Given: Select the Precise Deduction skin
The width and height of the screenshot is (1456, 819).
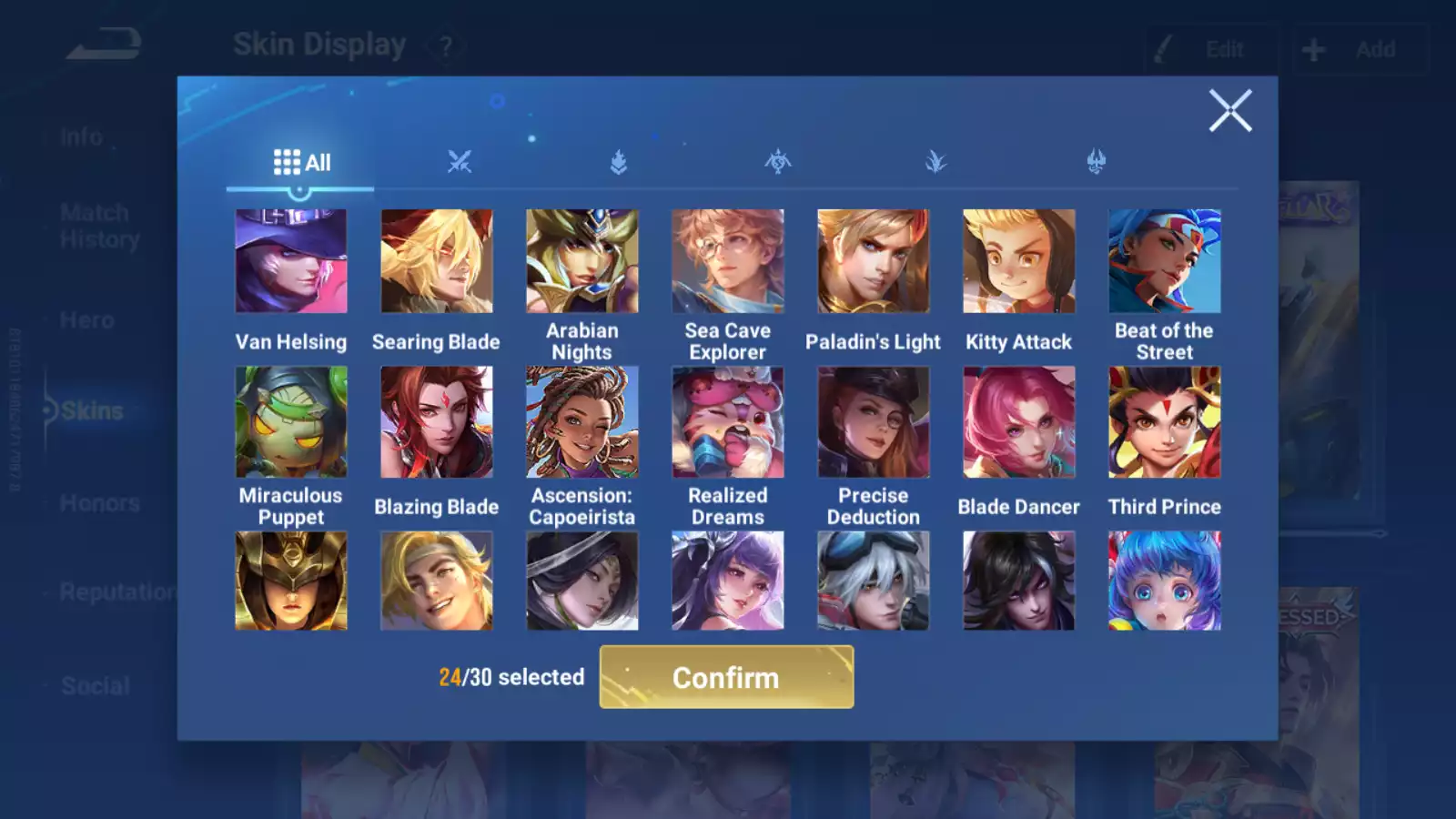Looking at the screenshot, I should click(874, 422).
